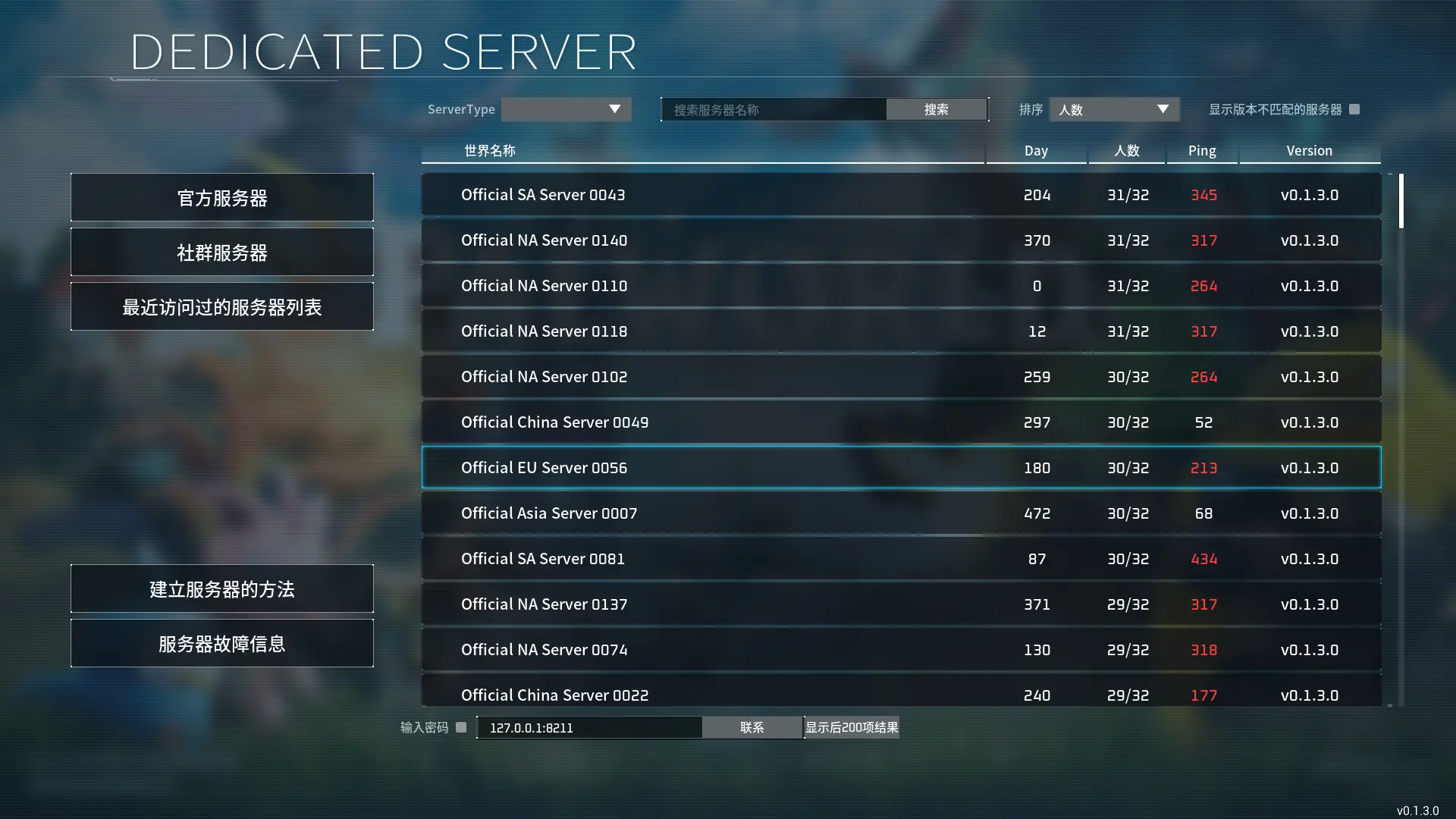
Task: Open the ServerType dropdown
Action: (566, 109)
